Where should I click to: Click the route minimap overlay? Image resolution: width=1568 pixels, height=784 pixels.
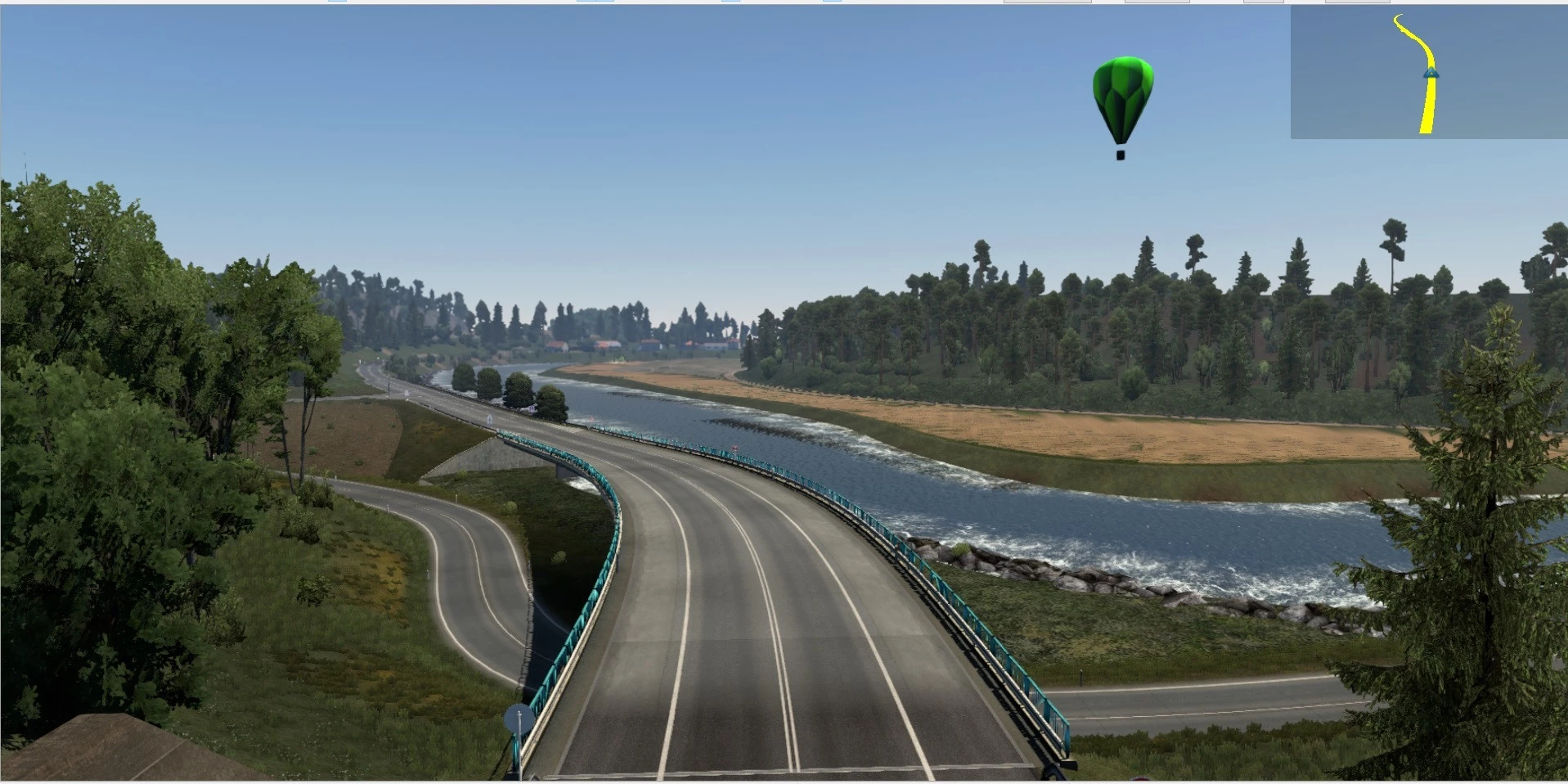[1428, 72]
